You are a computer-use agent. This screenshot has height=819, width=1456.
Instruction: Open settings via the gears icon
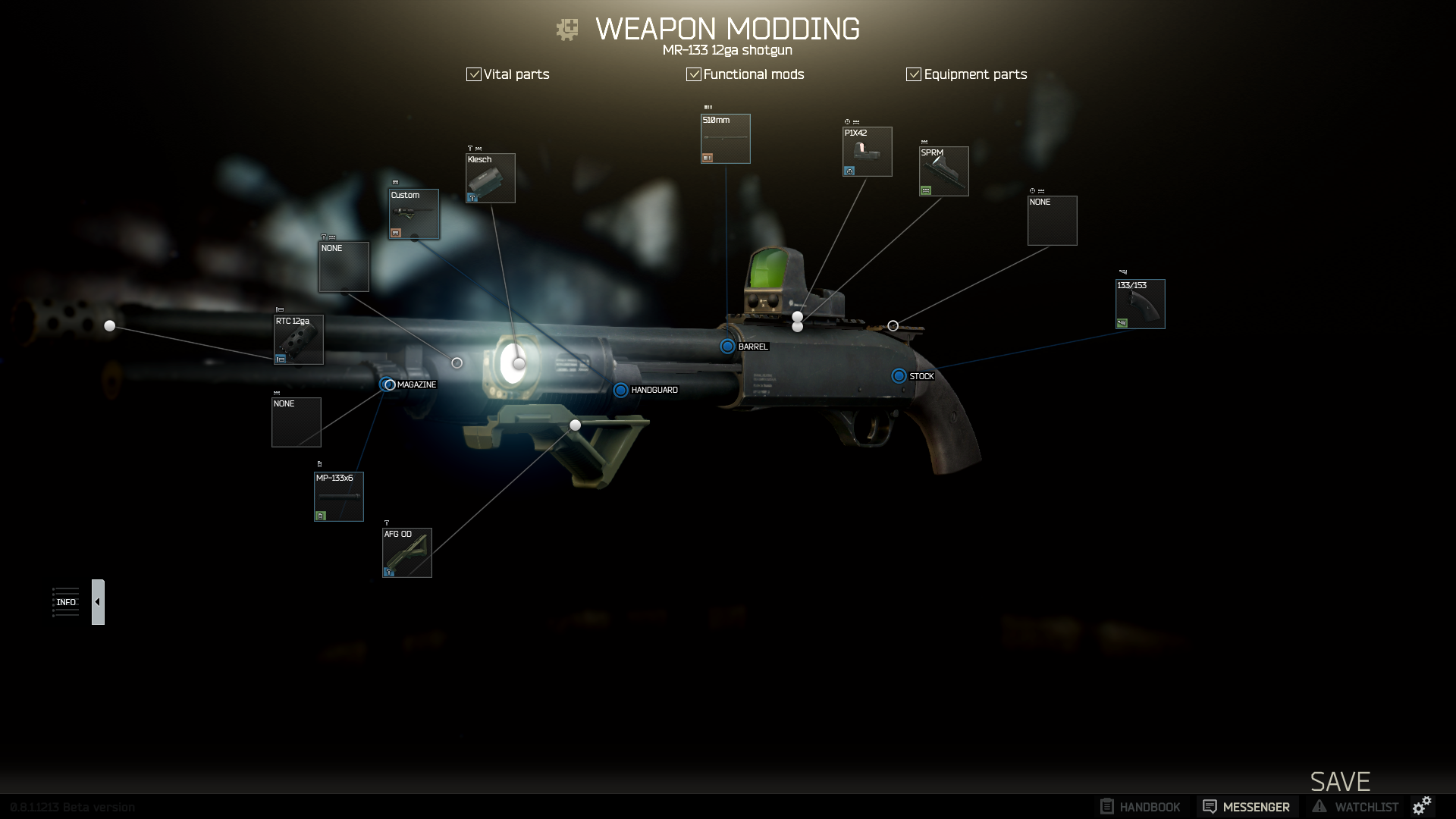click(1423, 805)
